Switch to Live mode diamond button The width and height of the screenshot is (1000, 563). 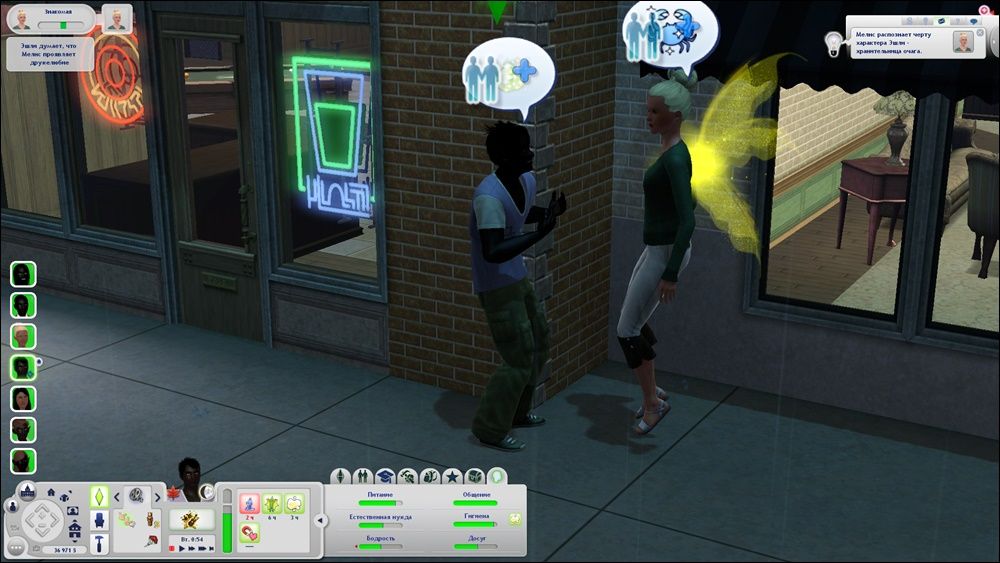[99, 496]
